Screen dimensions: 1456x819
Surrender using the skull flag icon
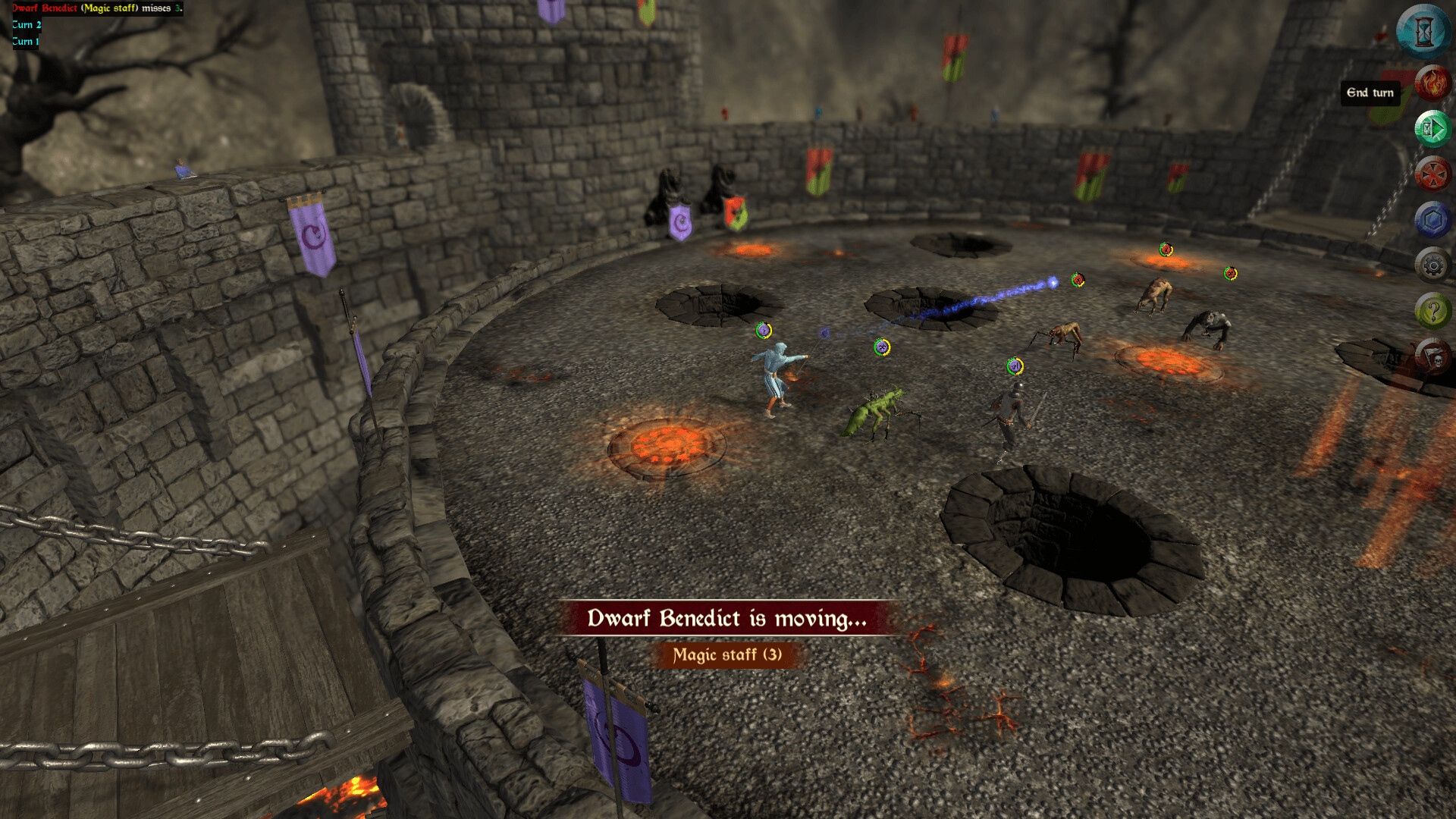pyautogui.click(x=1432, y=356)
